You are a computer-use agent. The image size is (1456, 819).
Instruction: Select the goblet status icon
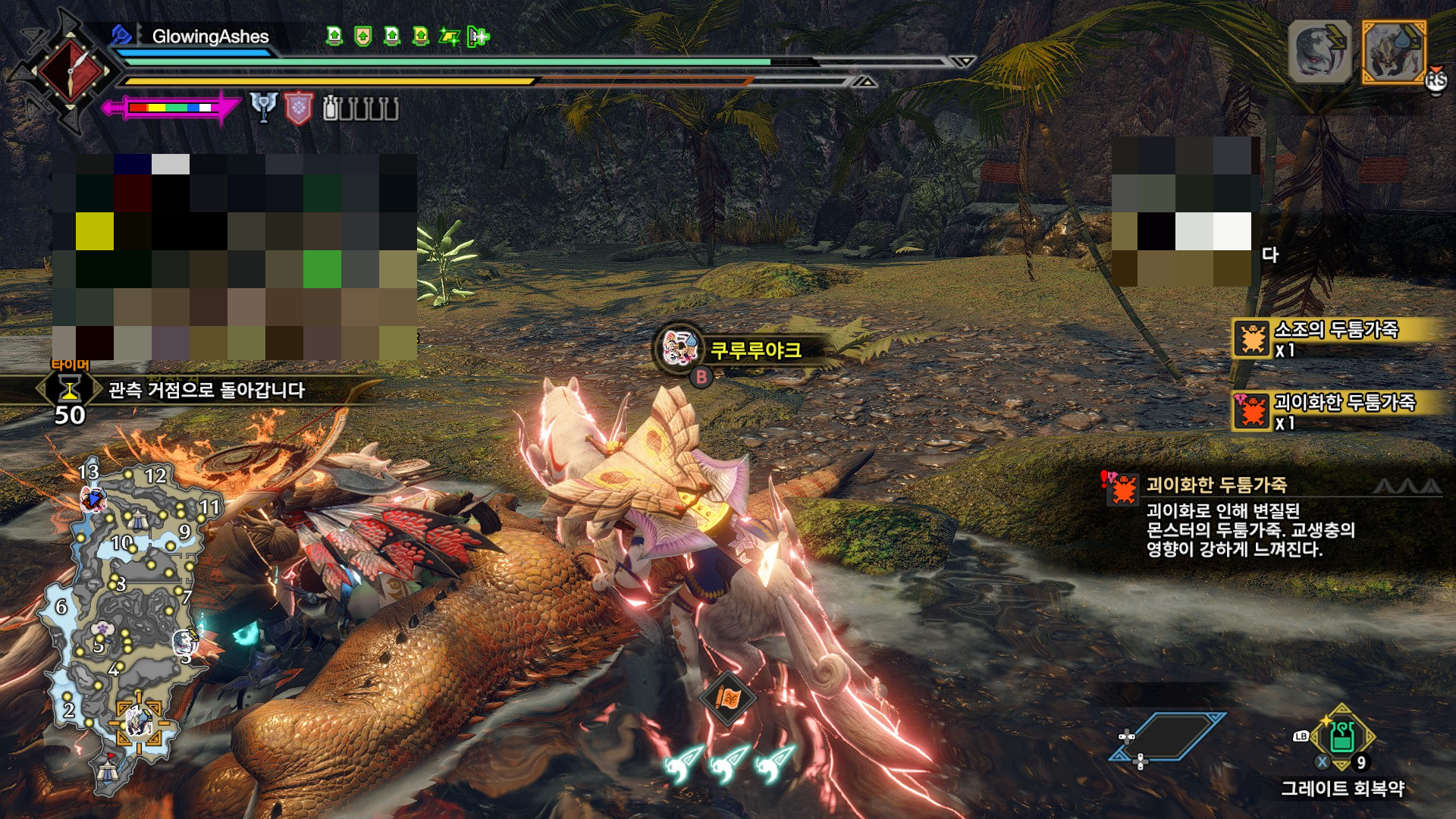coord(263,108)
